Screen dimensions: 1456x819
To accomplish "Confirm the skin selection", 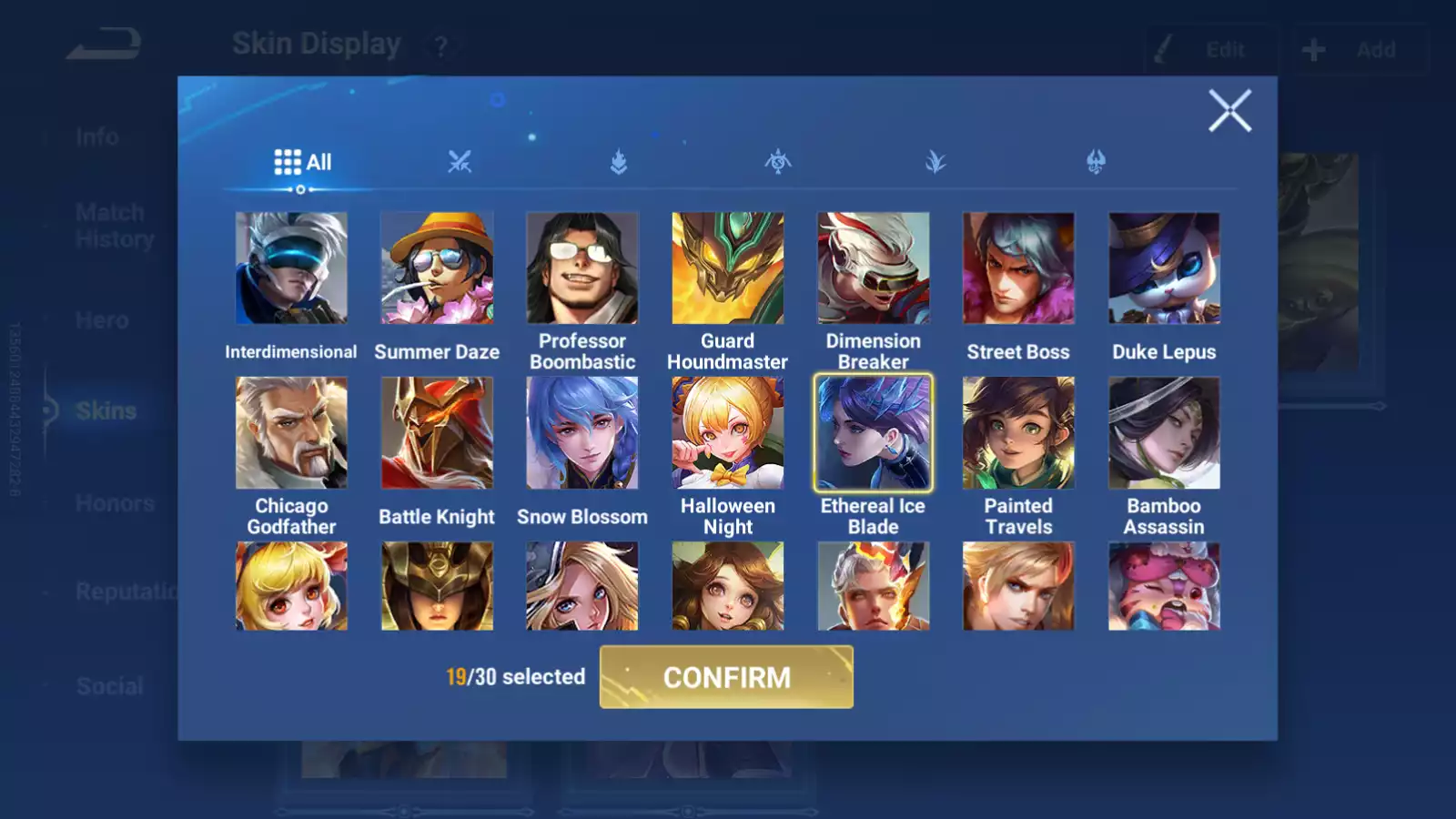I will (x=726, y=677).
